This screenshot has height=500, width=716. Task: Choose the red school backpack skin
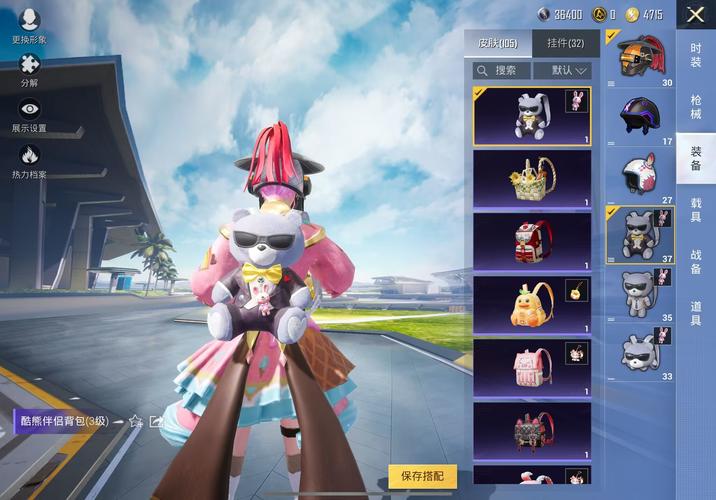tap(532, 242)
